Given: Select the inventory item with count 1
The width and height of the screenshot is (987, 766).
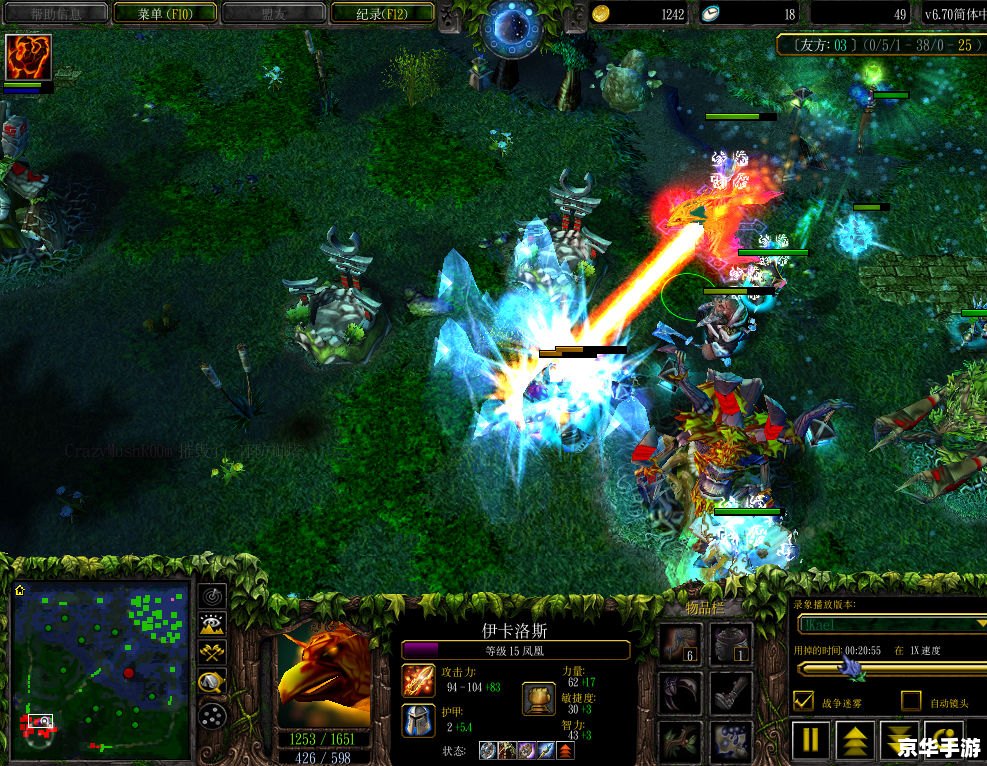Looking at the screenshot, I should (x=731, y=645).
